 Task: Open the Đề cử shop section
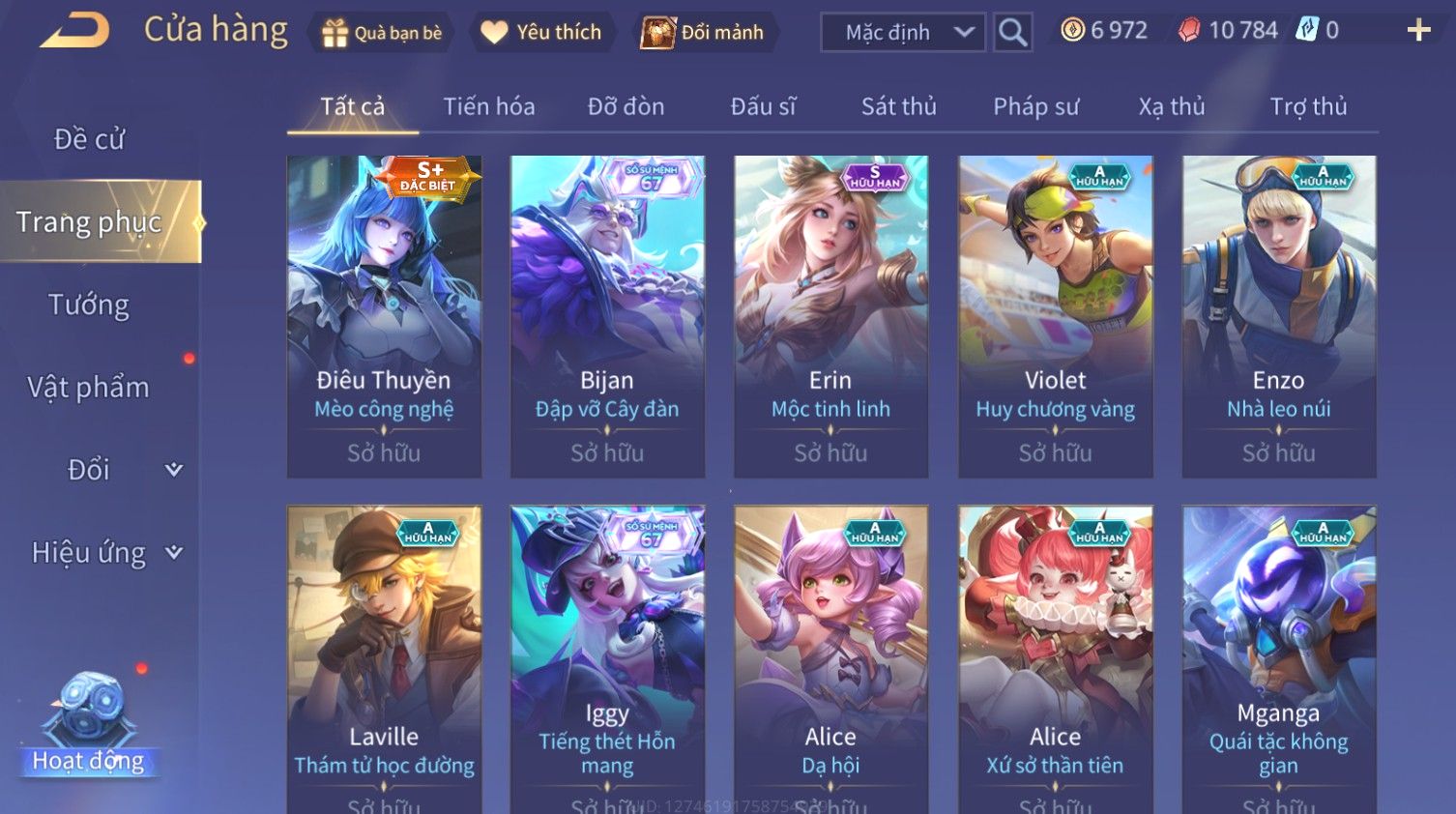[89, 139]
